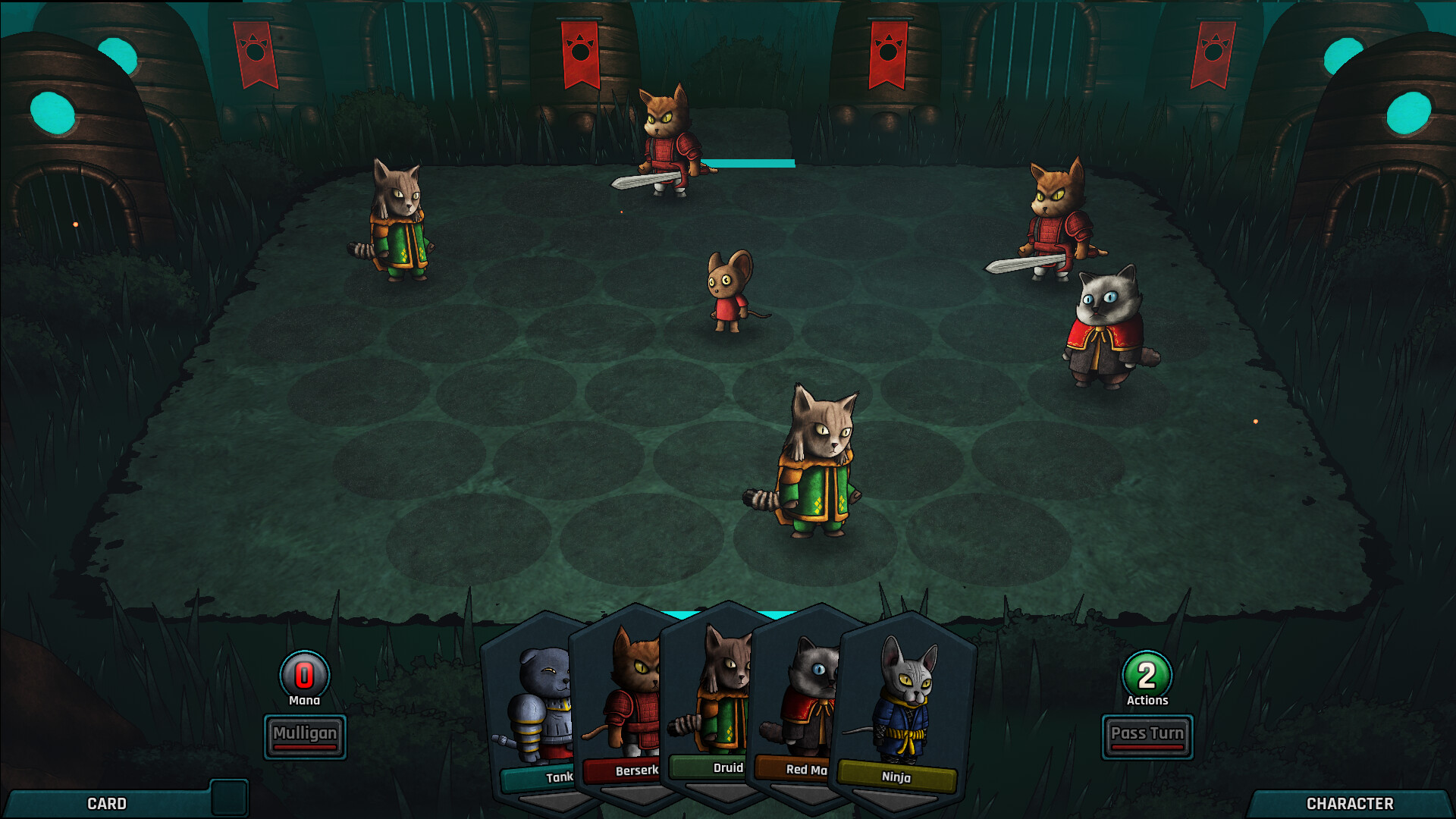Select the green-robed Druid cat on the left
The height and width of the screenshot is (819, 1456).
click(400, 227)
